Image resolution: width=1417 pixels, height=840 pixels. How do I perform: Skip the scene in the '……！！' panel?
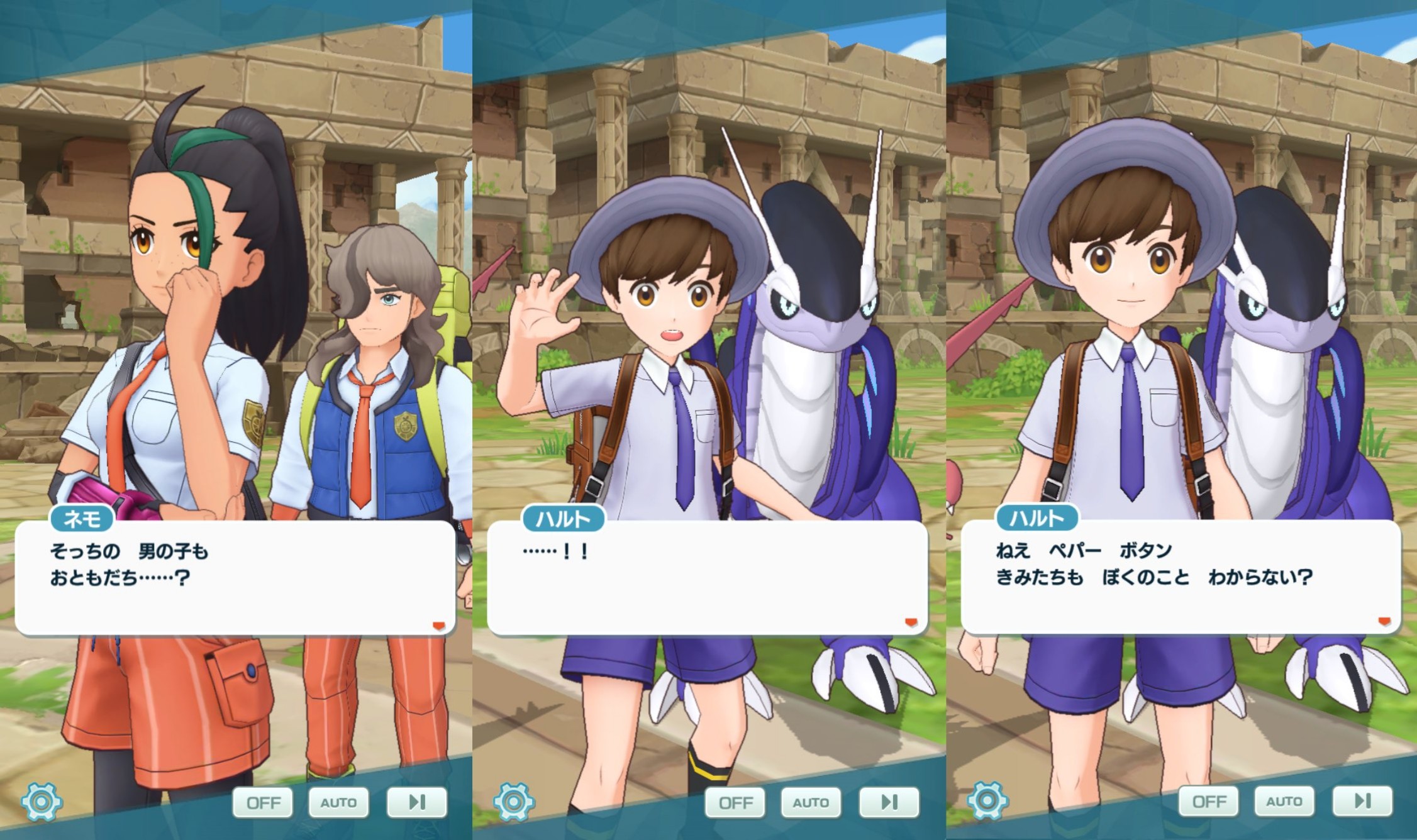pos(889,802)
